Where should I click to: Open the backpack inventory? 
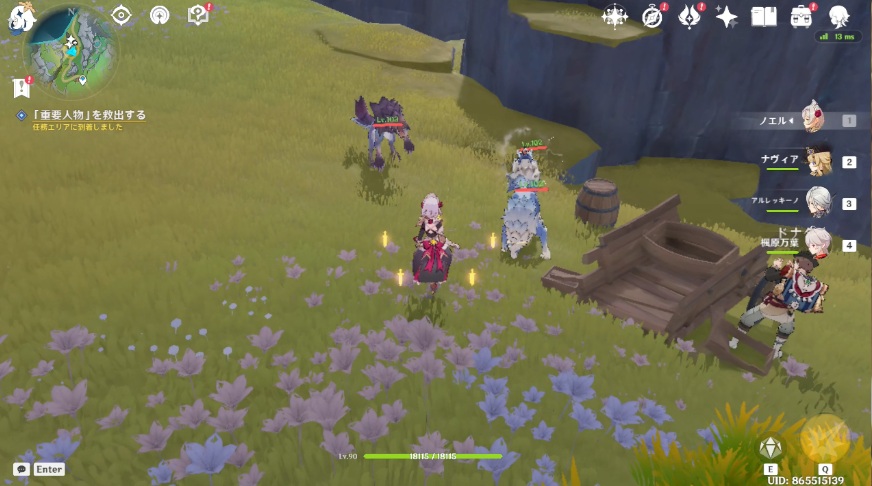(x=802, y=16)
